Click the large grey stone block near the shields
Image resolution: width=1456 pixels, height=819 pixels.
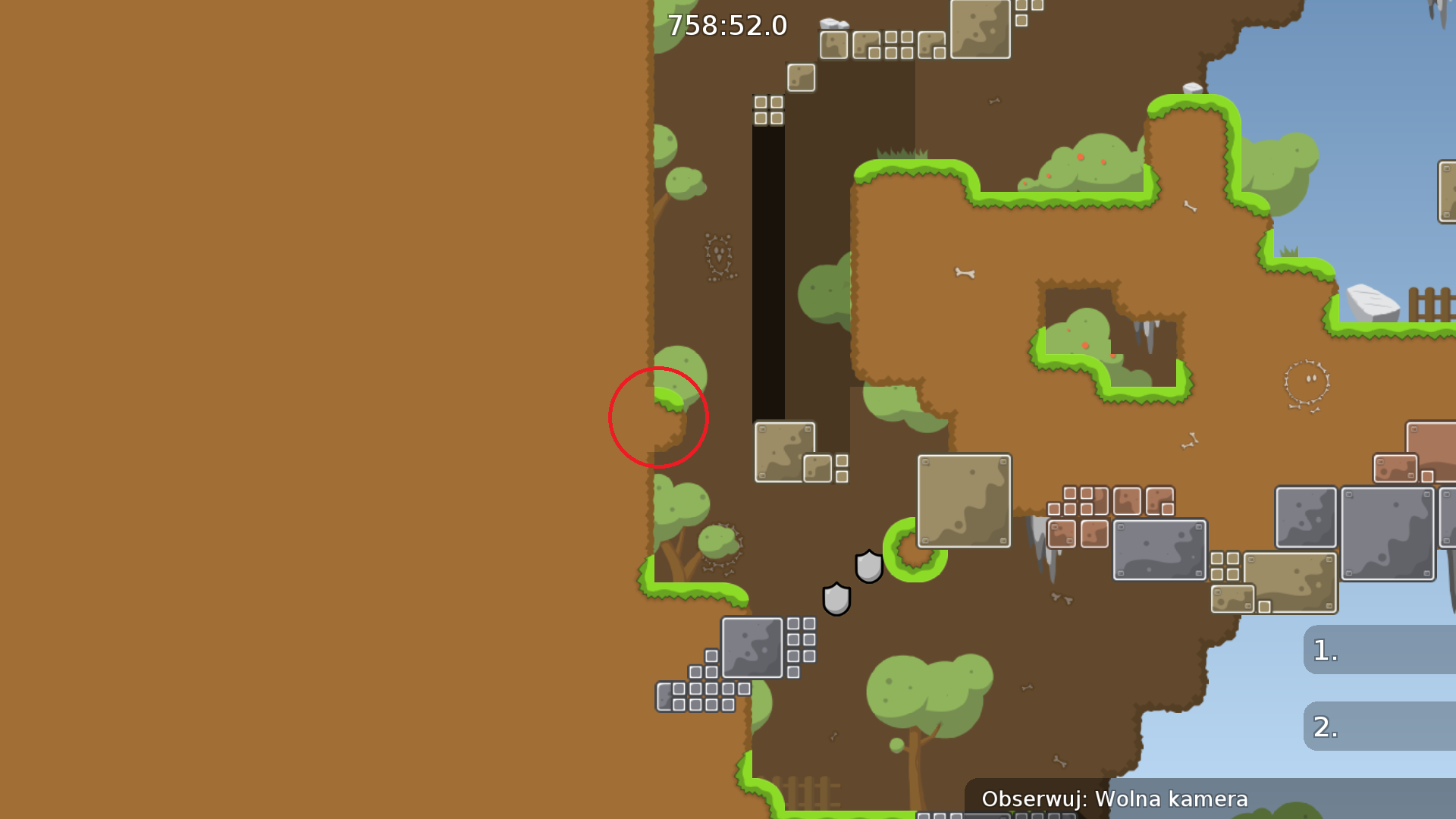point(752,648)
